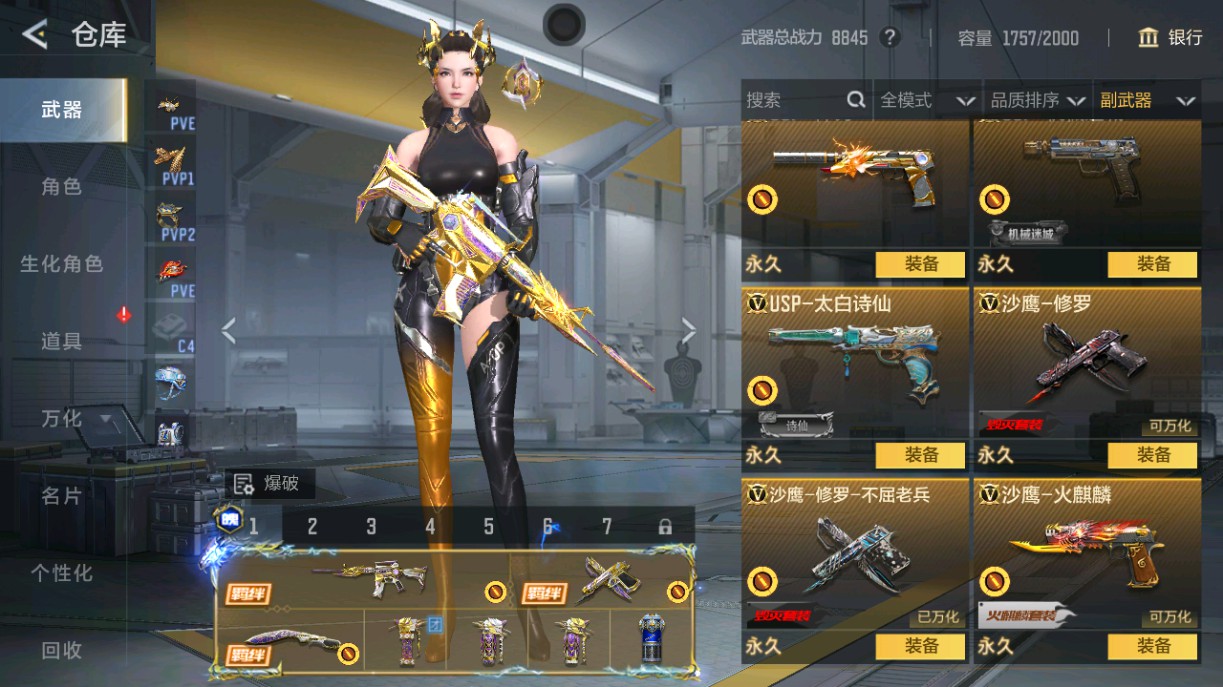Open the 副武器 weapon type dropdown
1223x687 pixels.
tap(1147, 100)
